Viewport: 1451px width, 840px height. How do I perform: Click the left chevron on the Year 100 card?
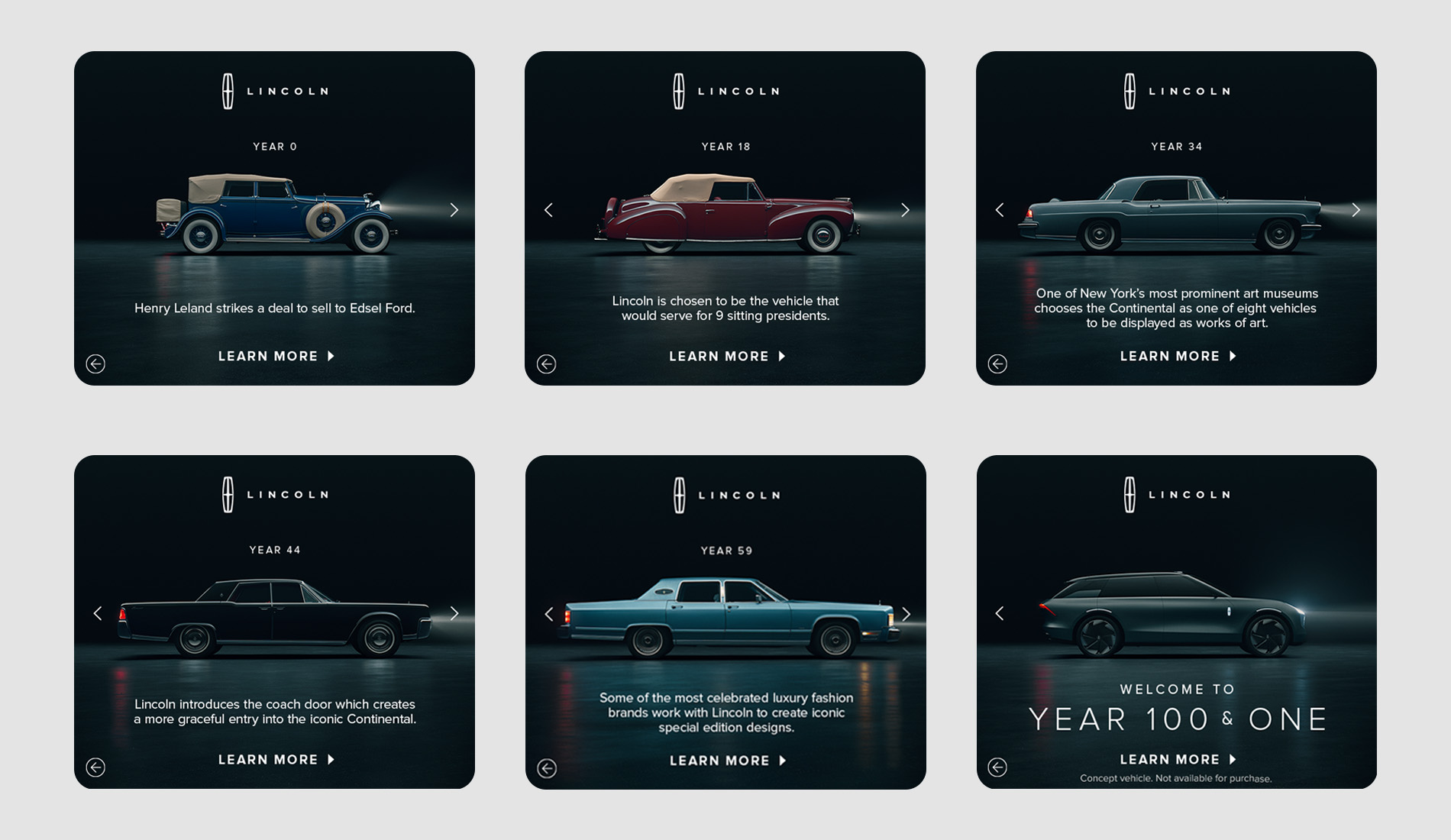click(x=999, y=613)
